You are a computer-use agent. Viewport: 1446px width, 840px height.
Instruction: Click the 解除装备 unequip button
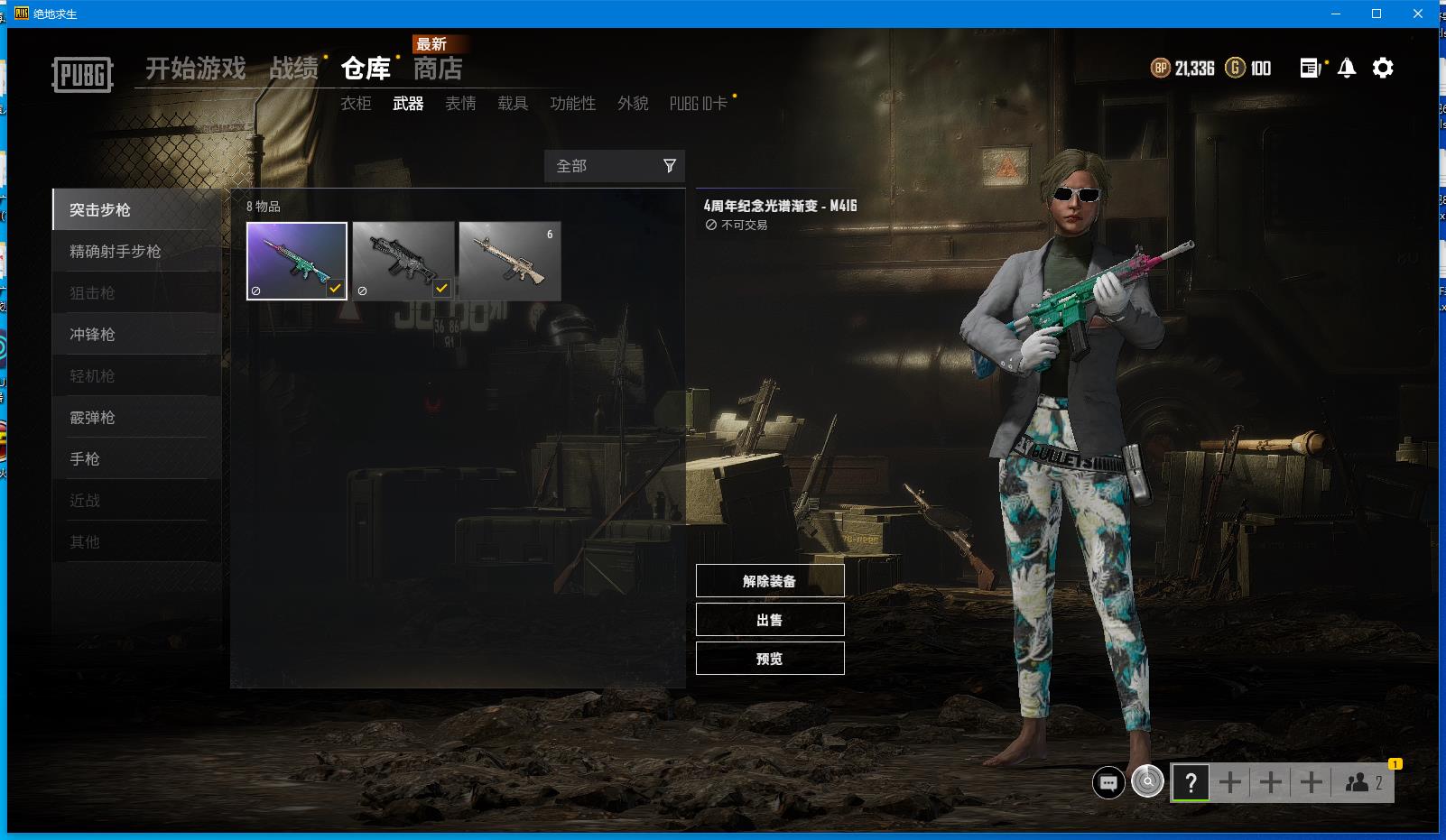[x=770, y=581]
